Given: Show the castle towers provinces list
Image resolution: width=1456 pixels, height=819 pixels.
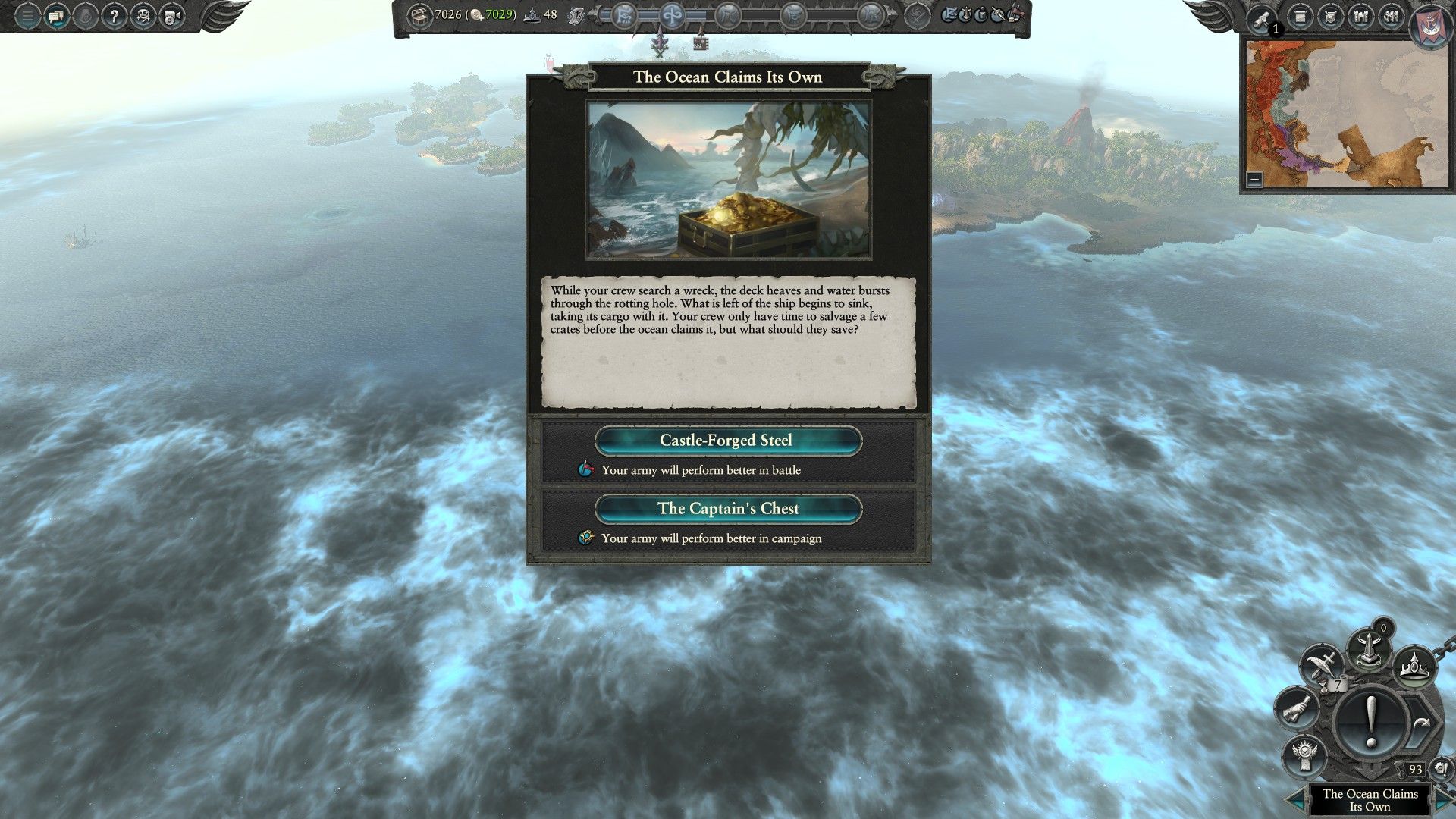Looking at the screenshot, I should coord(1361,16).
